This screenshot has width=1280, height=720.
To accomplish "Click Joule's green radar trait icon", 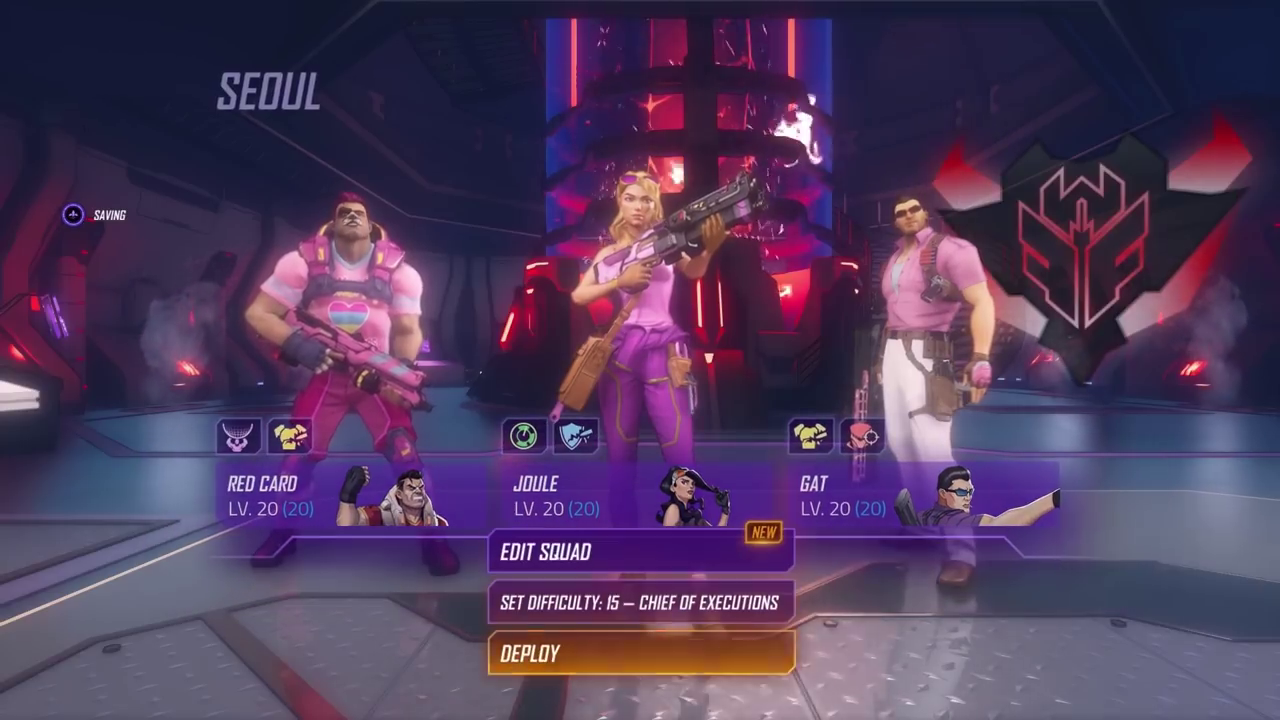I will [525, 436].
